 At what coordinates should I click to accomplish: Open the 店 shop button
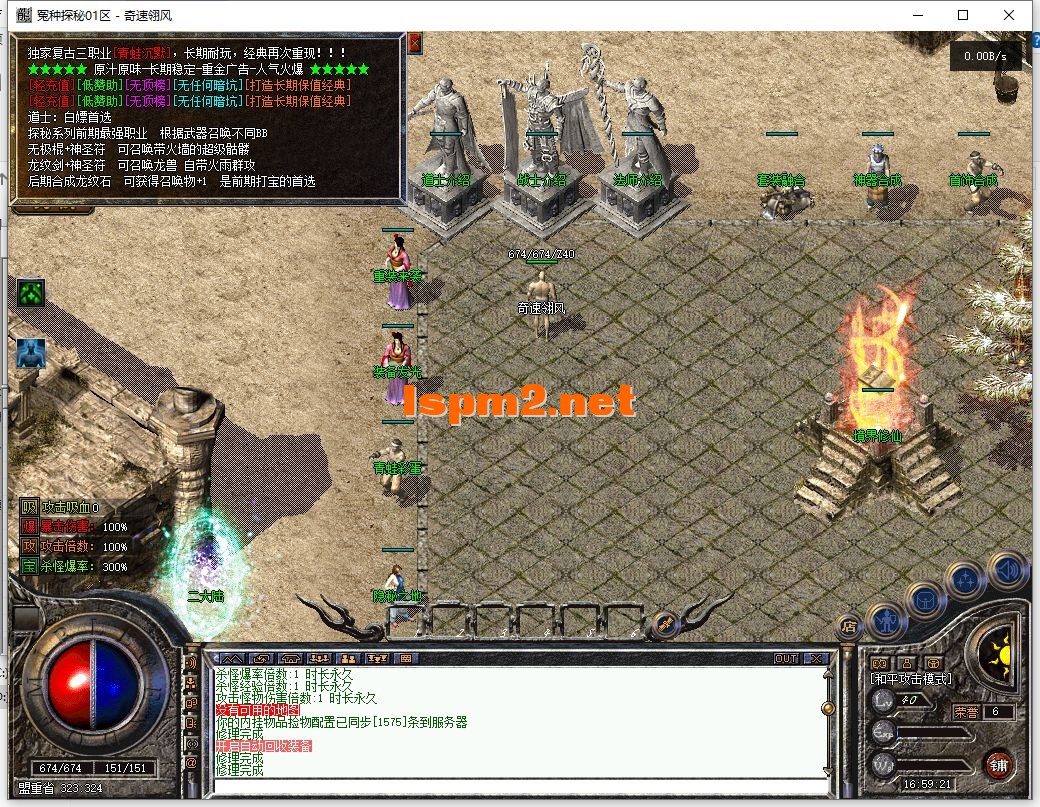(848, 626)
